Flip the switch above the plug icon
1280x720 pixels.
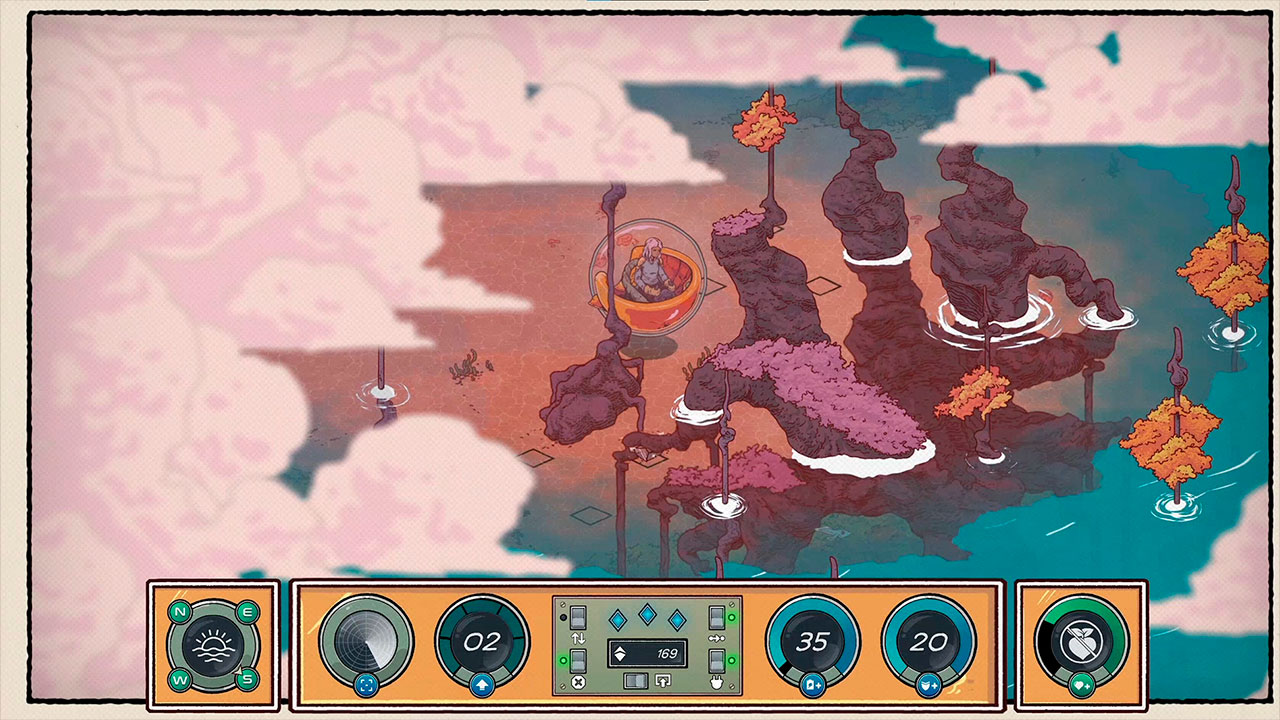(x=717, y=660)
